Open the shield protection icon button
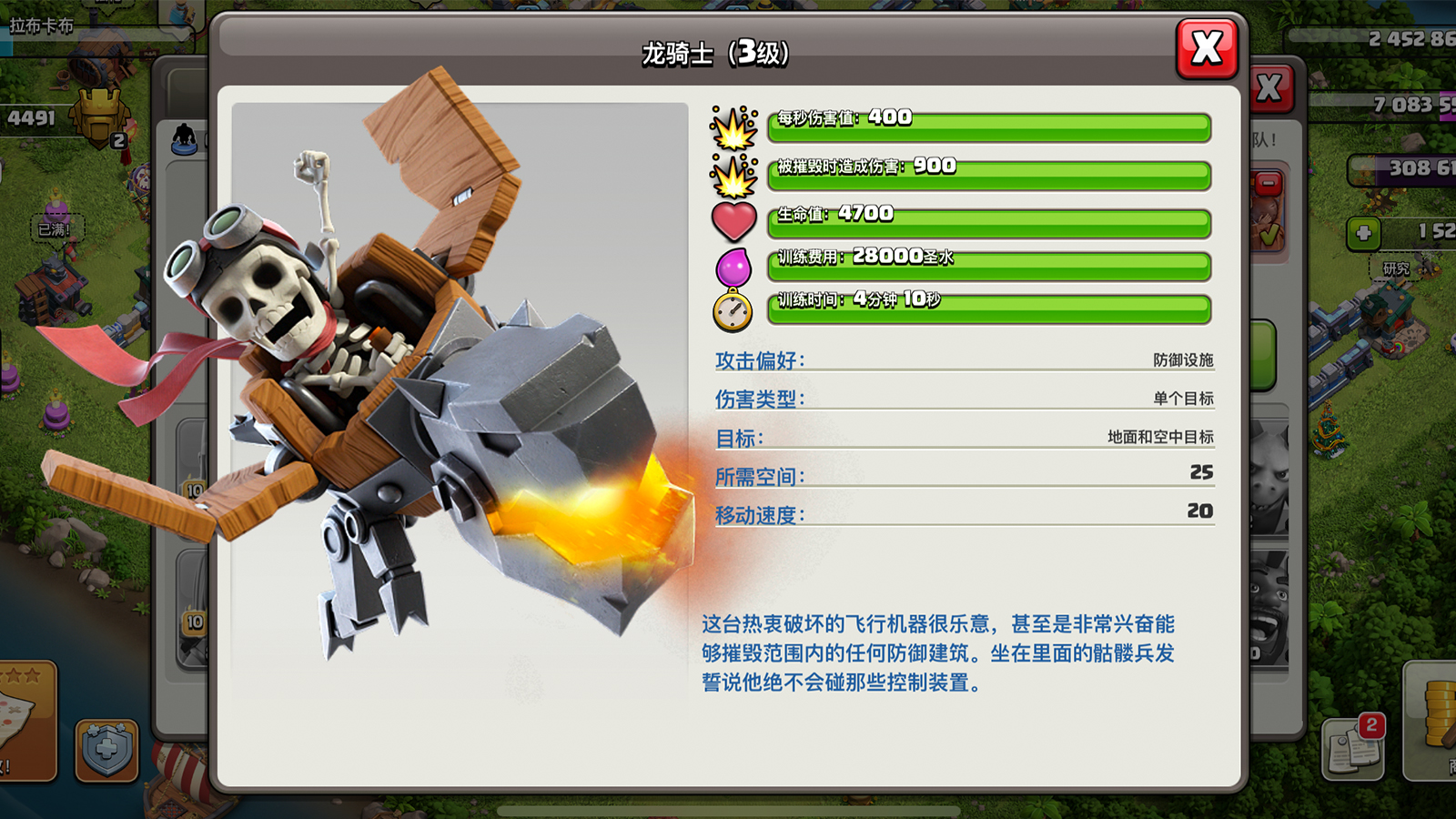The height and width of the screenshot is (819, 1456). click(106, 750)
